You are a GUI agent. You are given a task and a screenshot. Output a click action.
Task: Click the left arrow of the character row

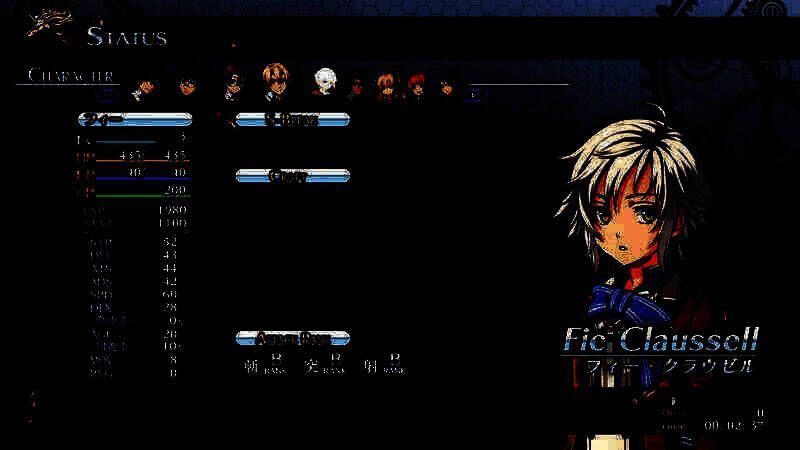pyautogui.click(x=109, y=94)
